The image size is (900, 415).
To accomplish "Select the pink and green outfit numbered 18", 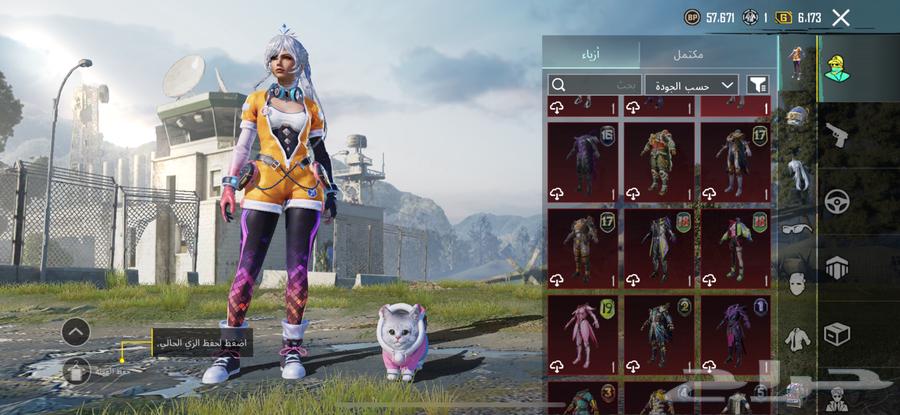I will point(736,246).
